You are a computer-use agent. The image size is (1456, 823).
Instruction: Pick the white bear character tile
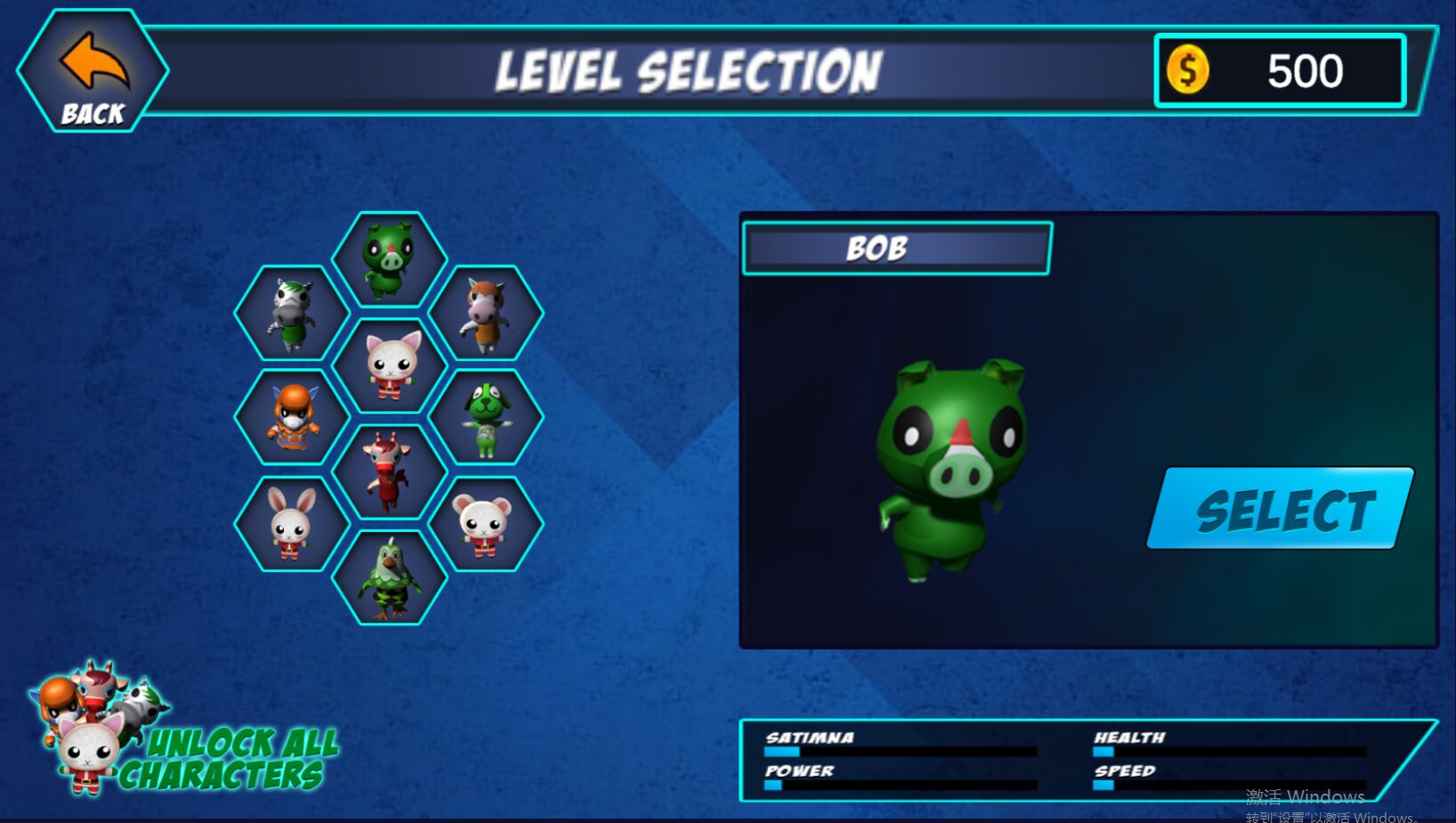tap(486, 524)
